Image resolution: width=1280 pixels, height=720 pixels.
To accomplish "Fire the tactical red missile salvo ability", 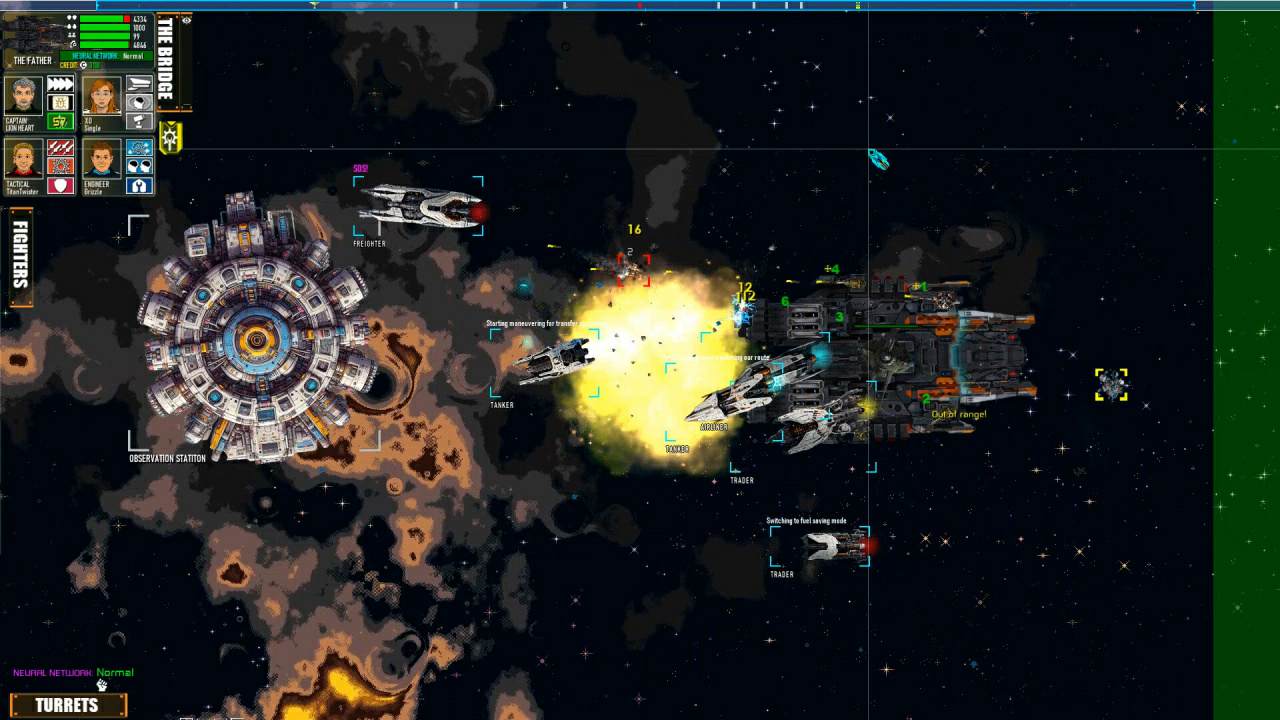I will point(60,148).
